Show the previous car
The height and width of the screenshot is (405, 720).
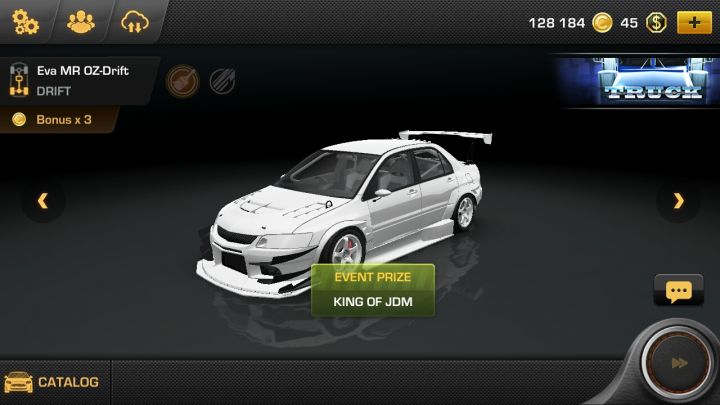pos(42,201)
